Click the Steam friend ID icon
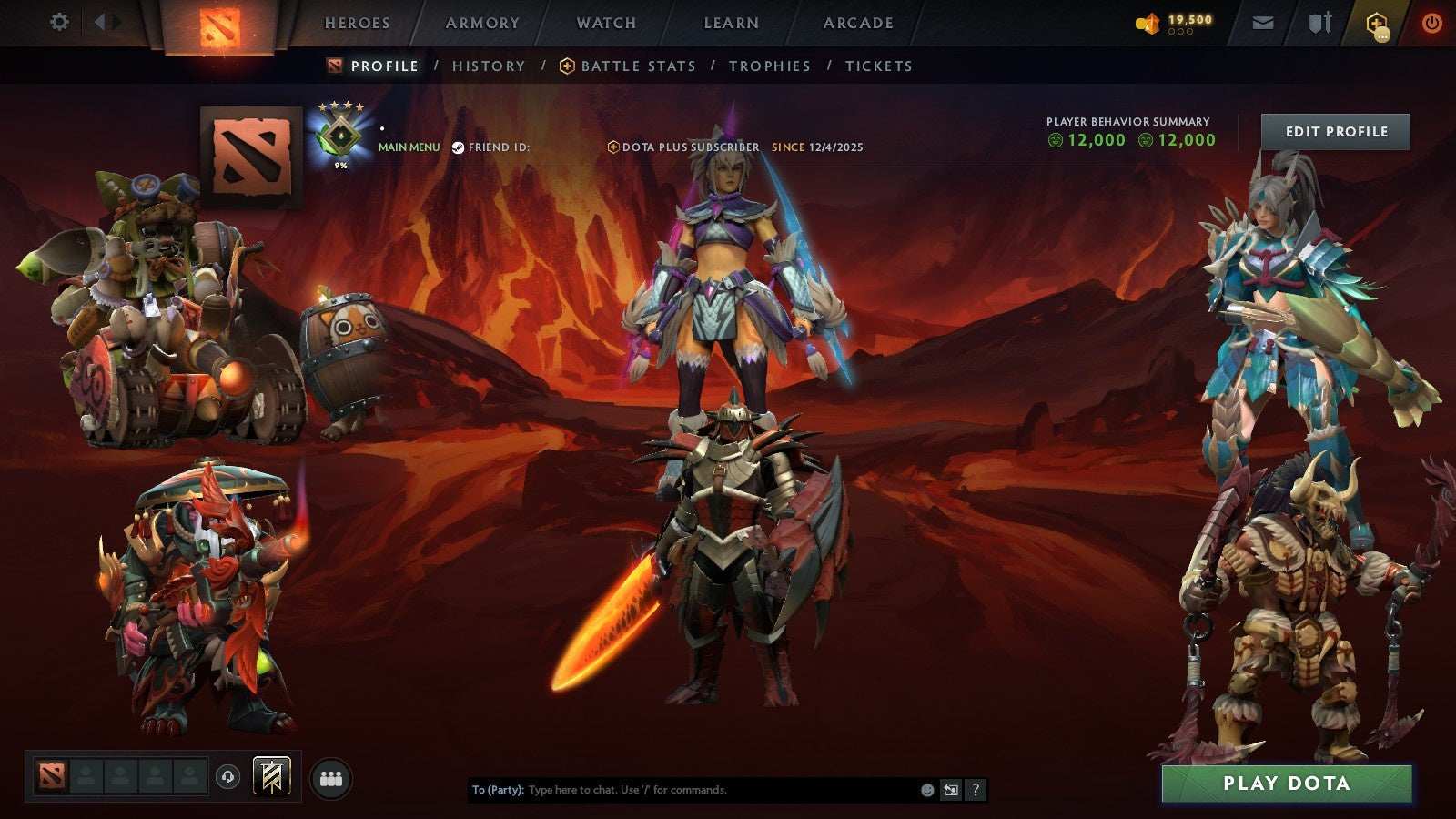 [460, 146]
